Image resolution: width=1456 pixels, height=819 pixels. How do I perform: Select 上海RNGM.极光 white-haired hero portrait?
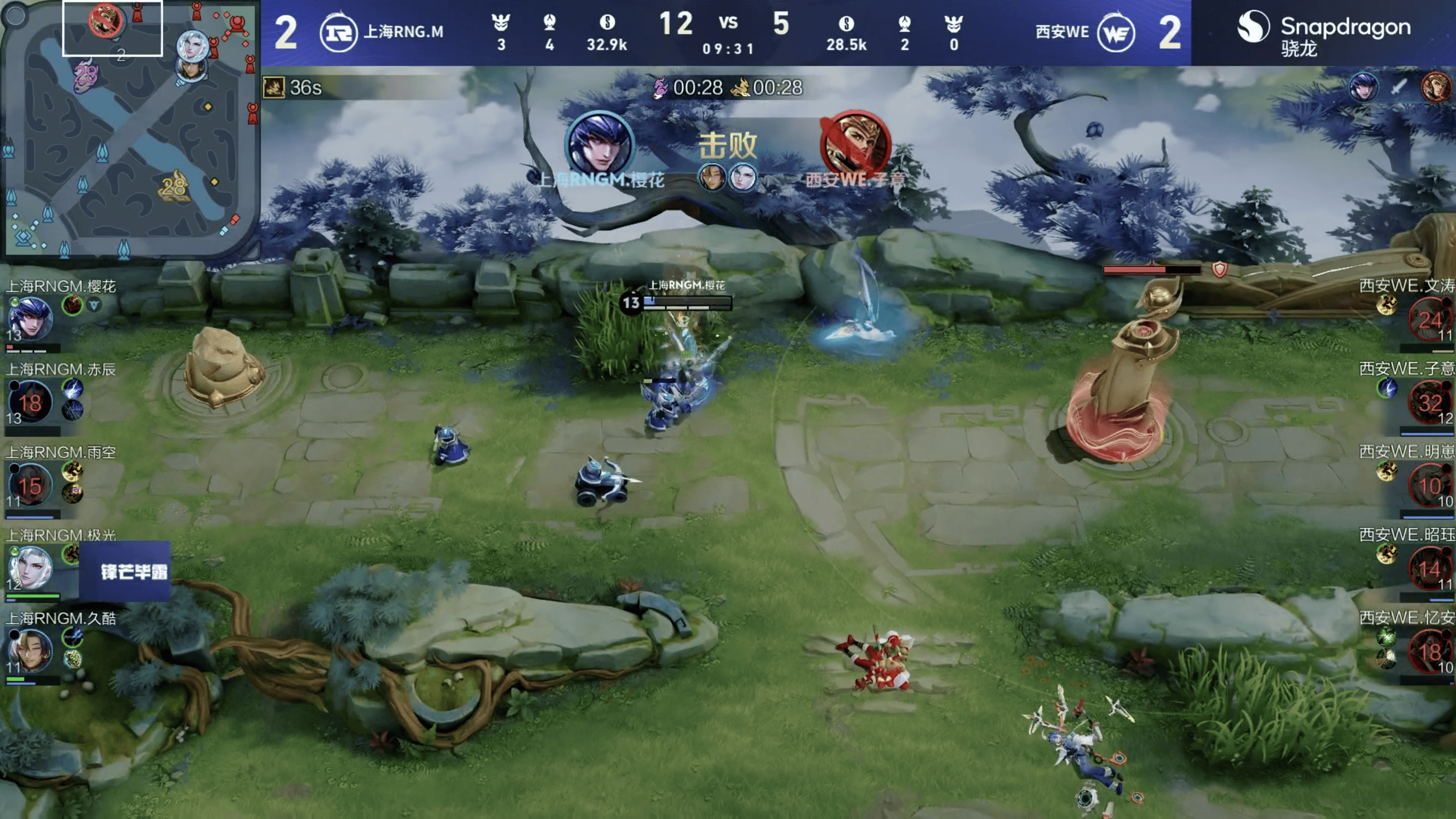[x=30, y=568]
